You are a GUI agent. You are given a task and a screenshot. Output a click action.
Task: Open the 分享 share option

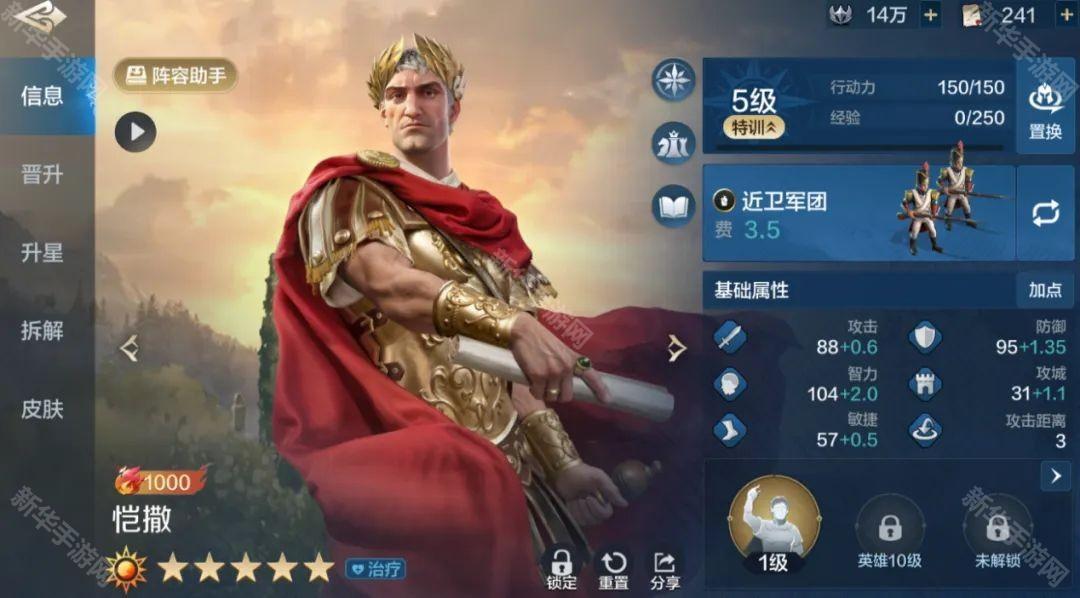(x=665, y=568)
